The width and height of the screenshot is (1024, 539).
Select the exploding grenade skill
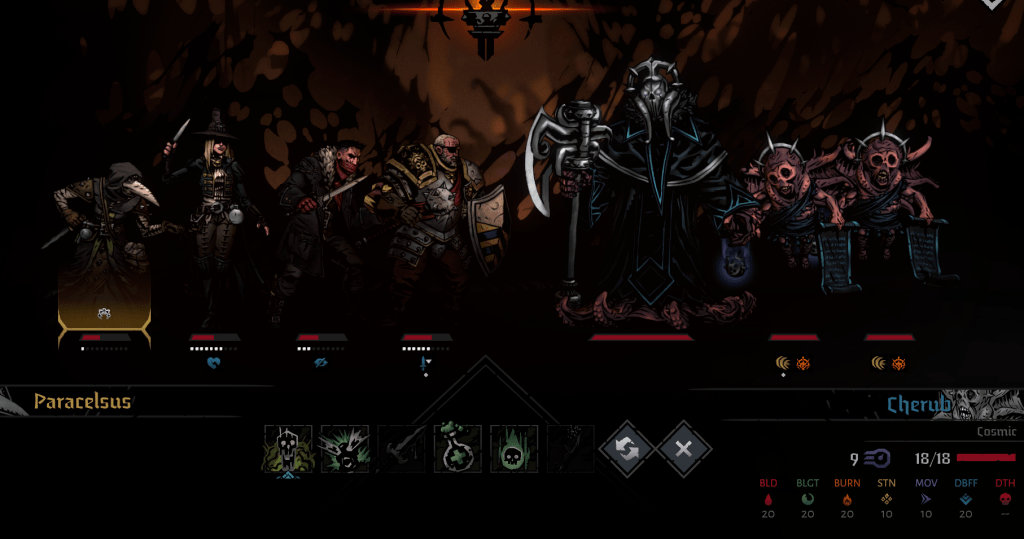click(345, 448)
